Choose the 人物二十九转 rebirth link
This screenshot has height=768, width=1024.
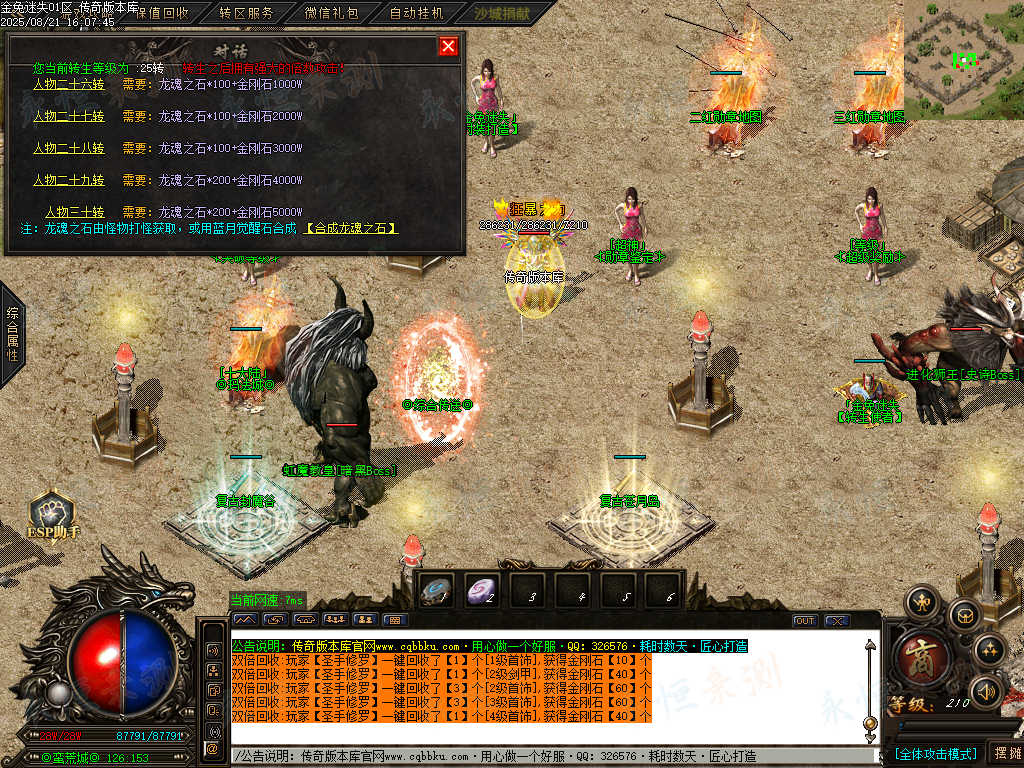(x=69, y=180)
